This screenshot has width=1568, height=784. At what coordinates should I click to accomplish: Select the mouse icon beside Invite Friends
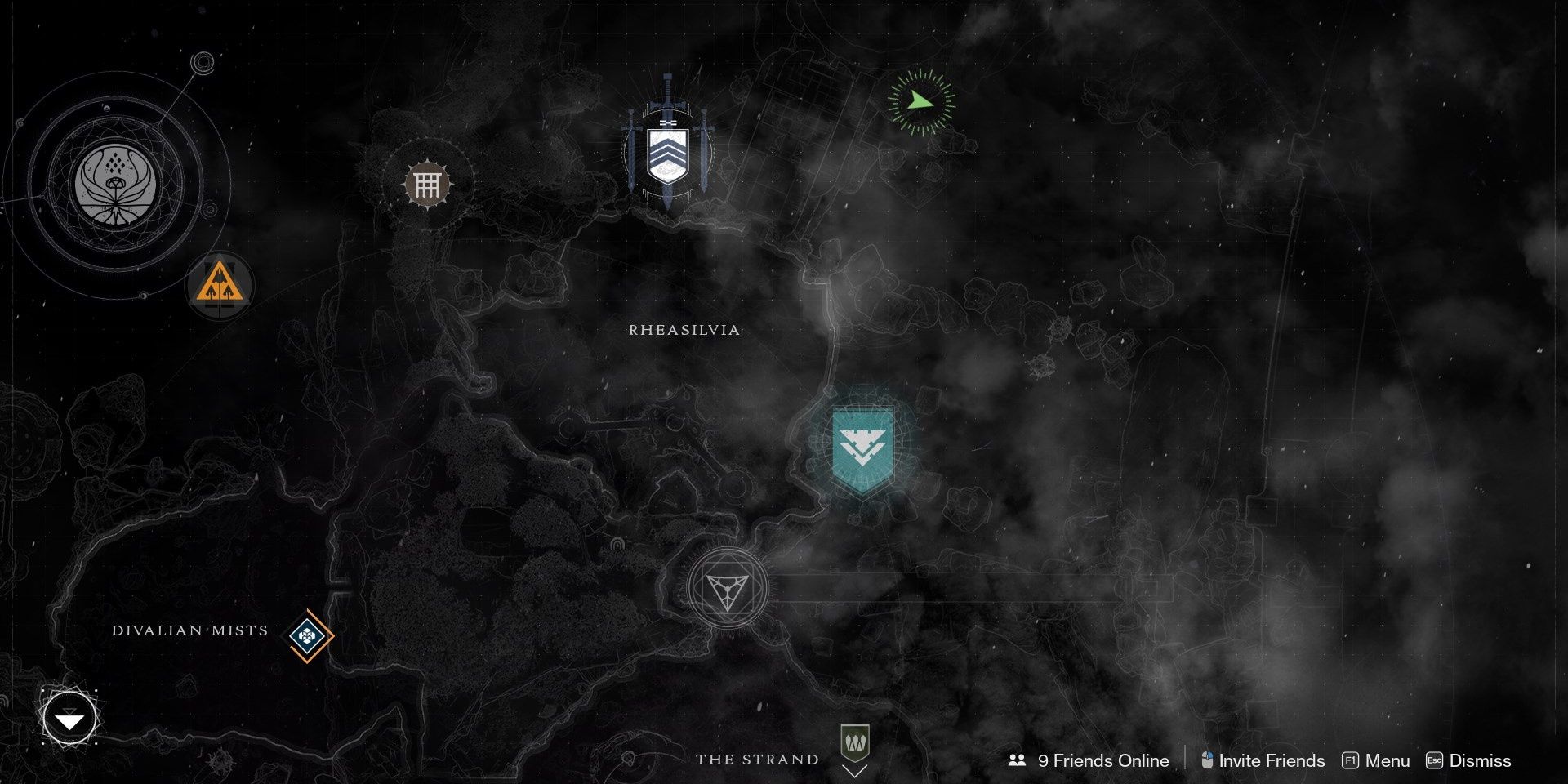[x=1206, y=760]
